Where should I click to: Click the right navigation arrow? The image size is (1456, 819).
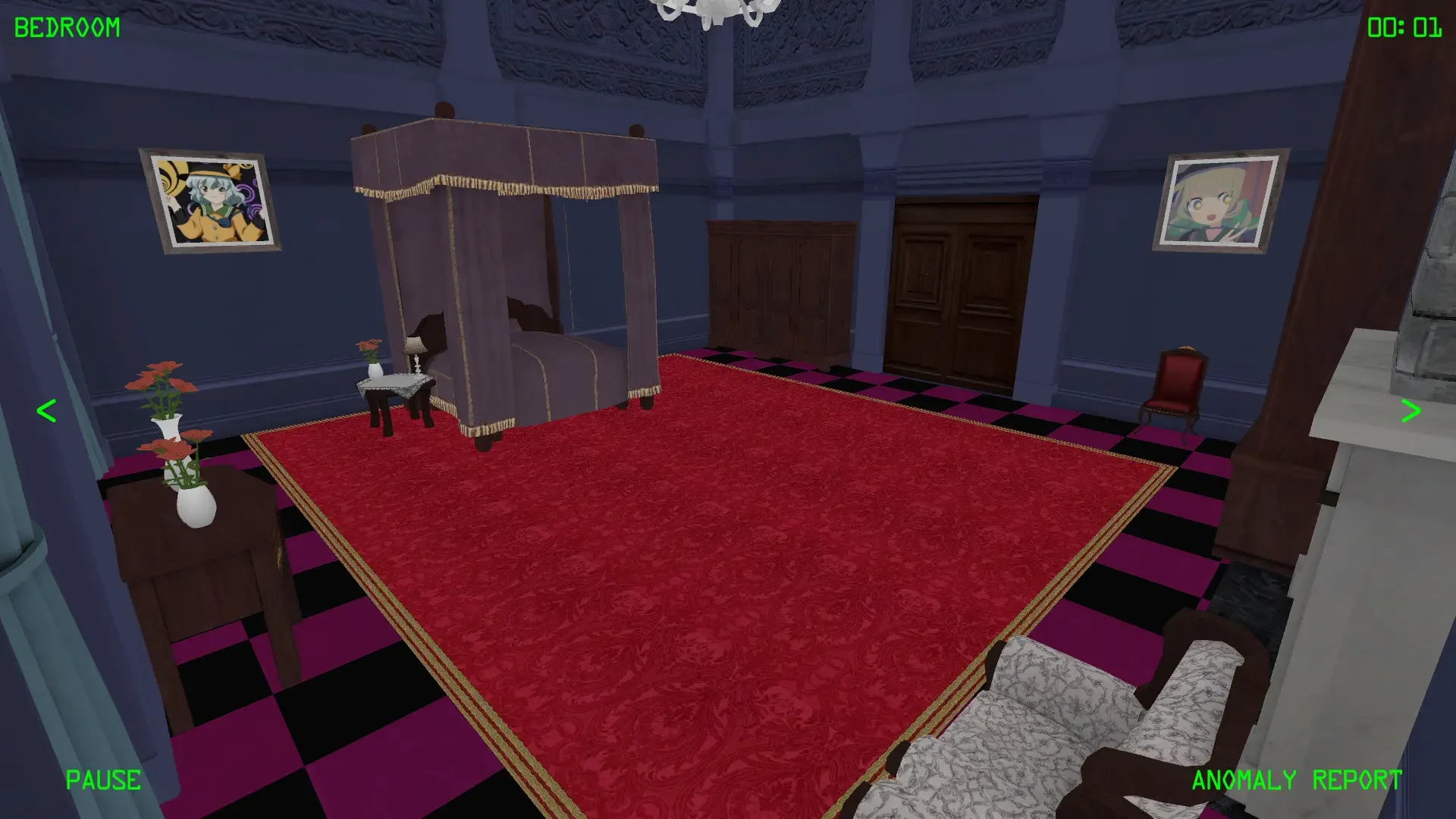pos(1412,411)
